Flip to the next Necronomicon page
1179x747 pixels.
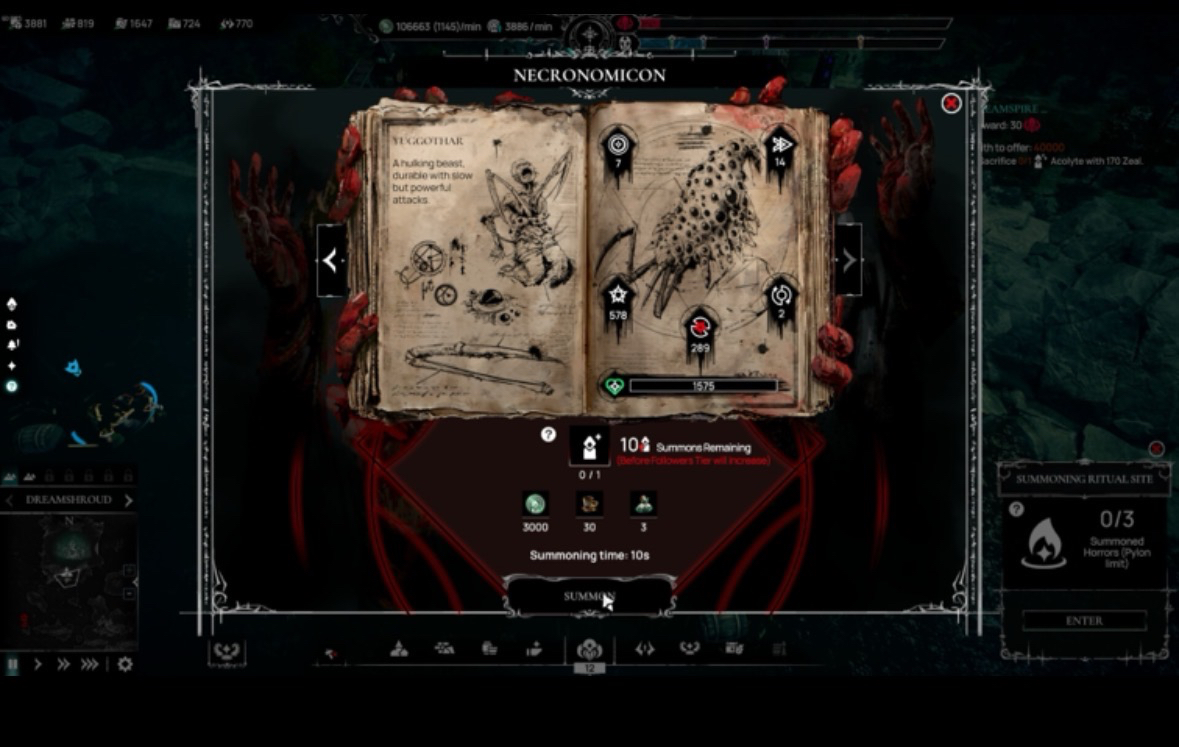click(x=848, y=260)
